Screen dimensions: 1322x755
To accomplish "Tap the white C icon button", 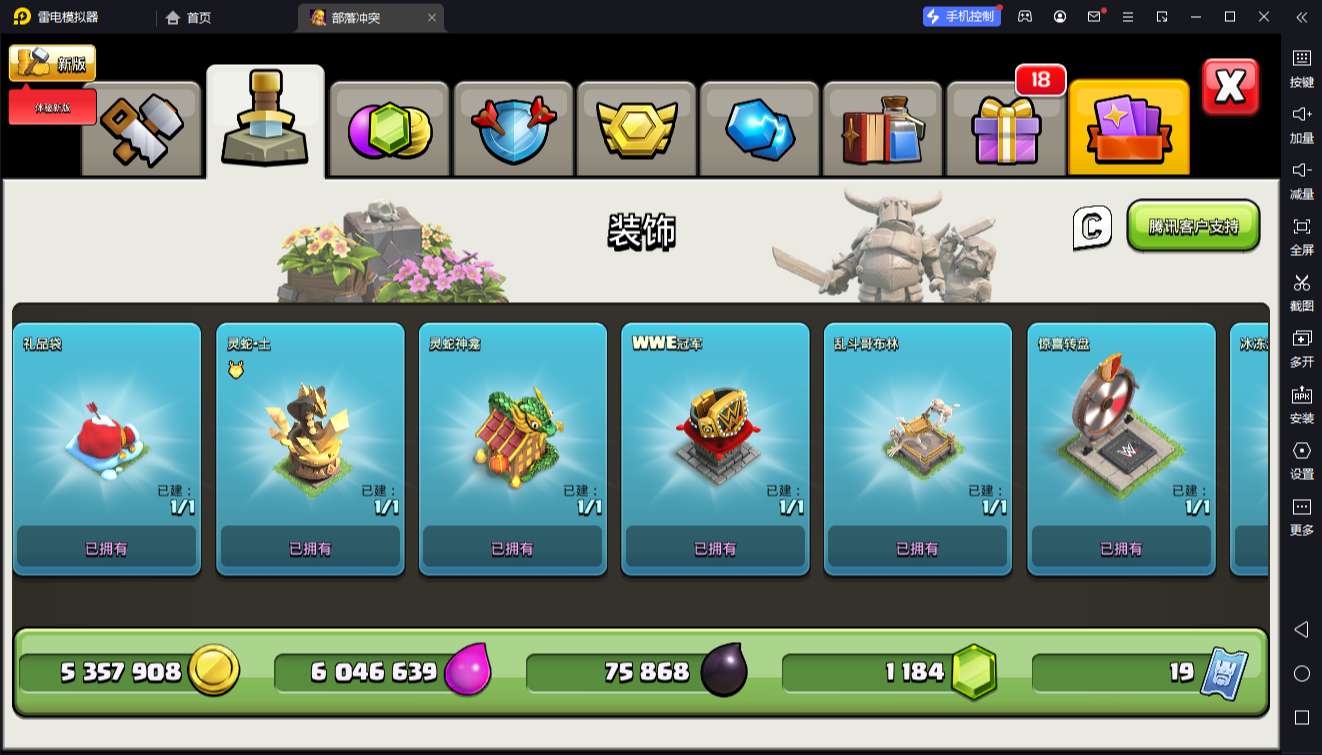I will coord(1092,227).
